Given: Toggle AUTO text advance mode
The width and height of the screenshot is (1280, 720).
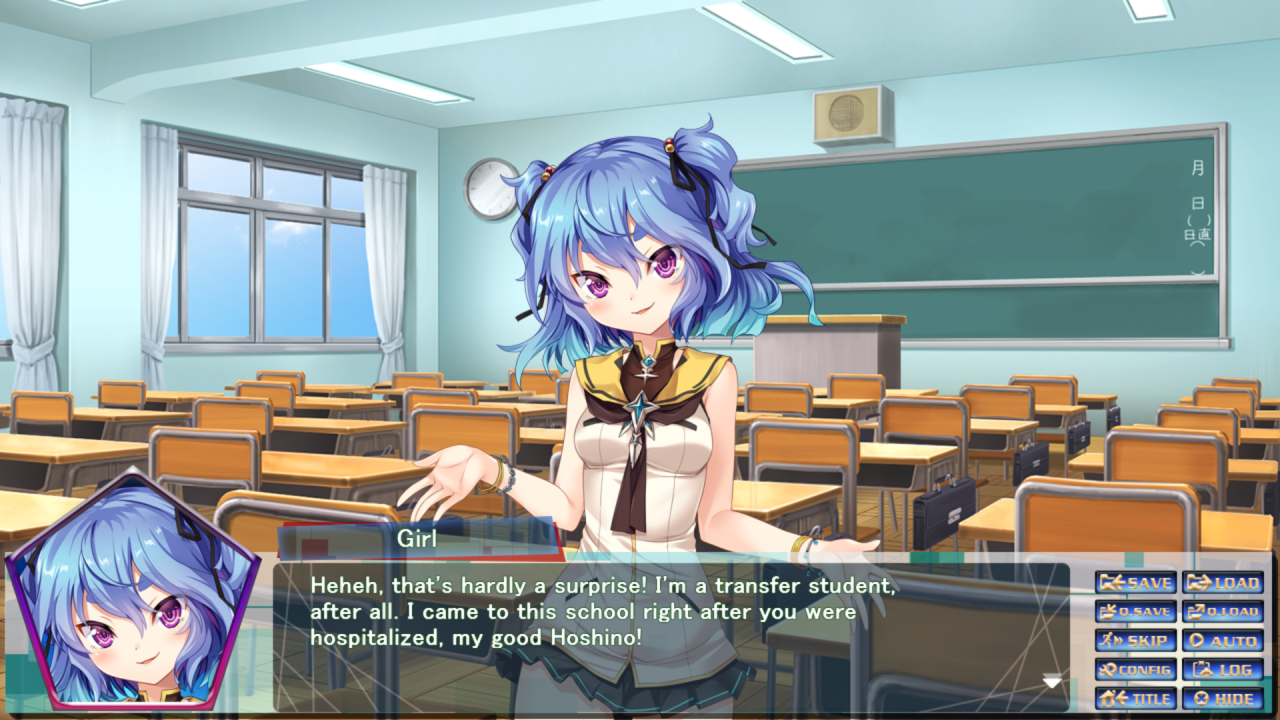Looking at the screenshot, I should (1223, 641).
